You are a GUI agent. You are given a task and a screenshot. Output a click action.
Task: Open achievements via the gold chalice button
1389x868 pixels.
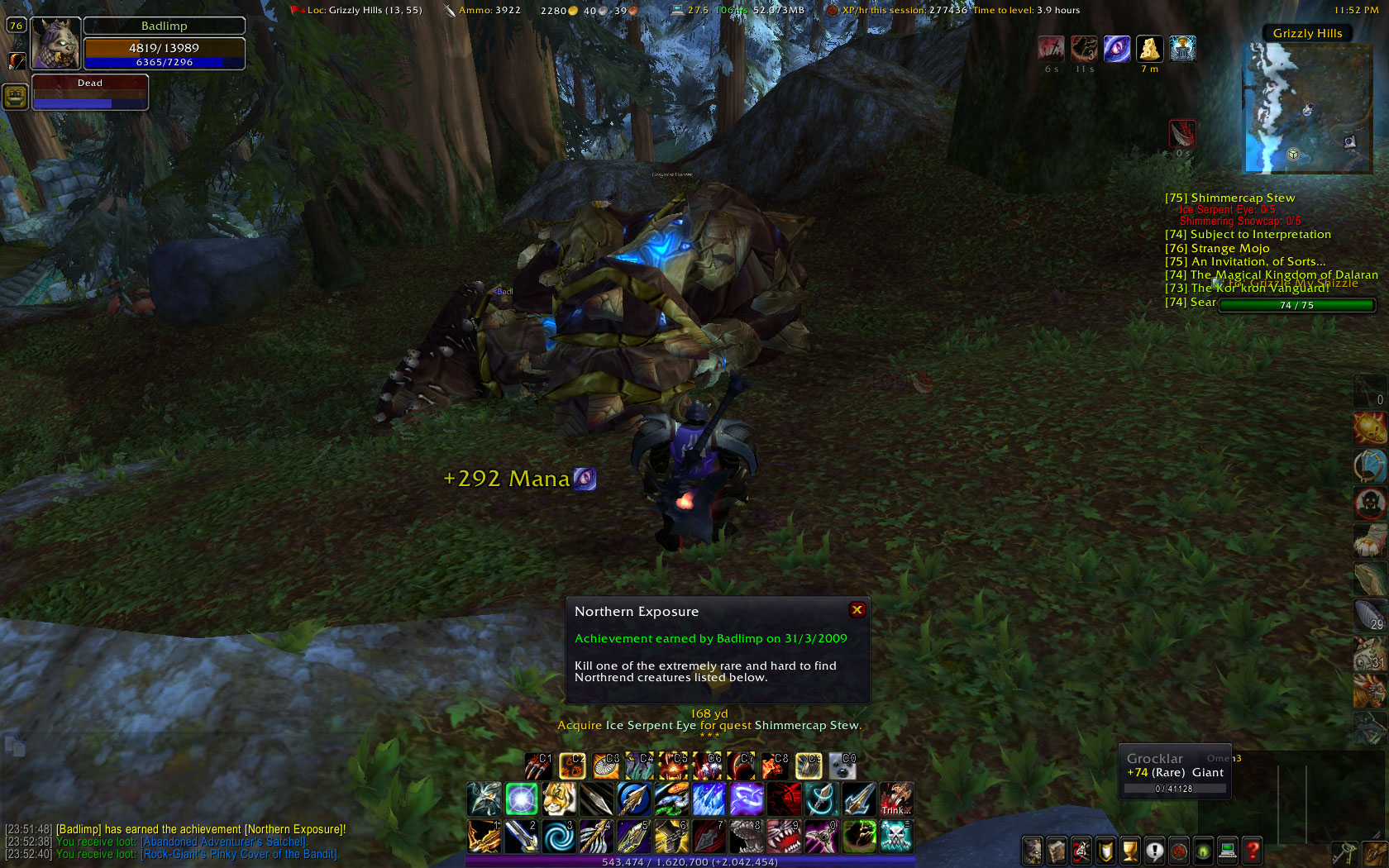(x=1129, y=850)
